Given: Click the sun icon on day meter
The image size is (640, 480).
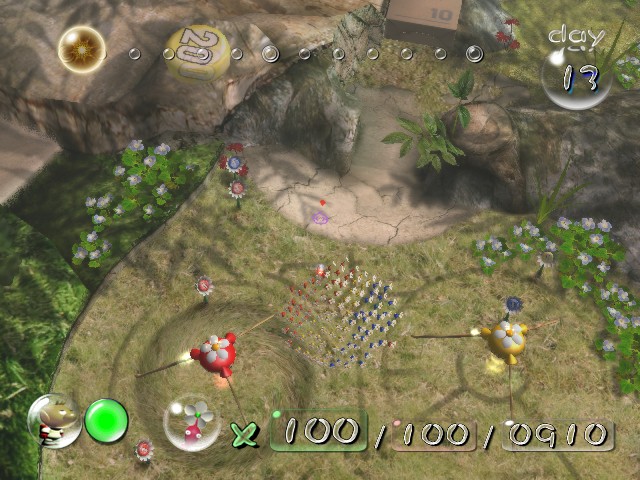Looking at the screenshot, I should pos(81,48).
